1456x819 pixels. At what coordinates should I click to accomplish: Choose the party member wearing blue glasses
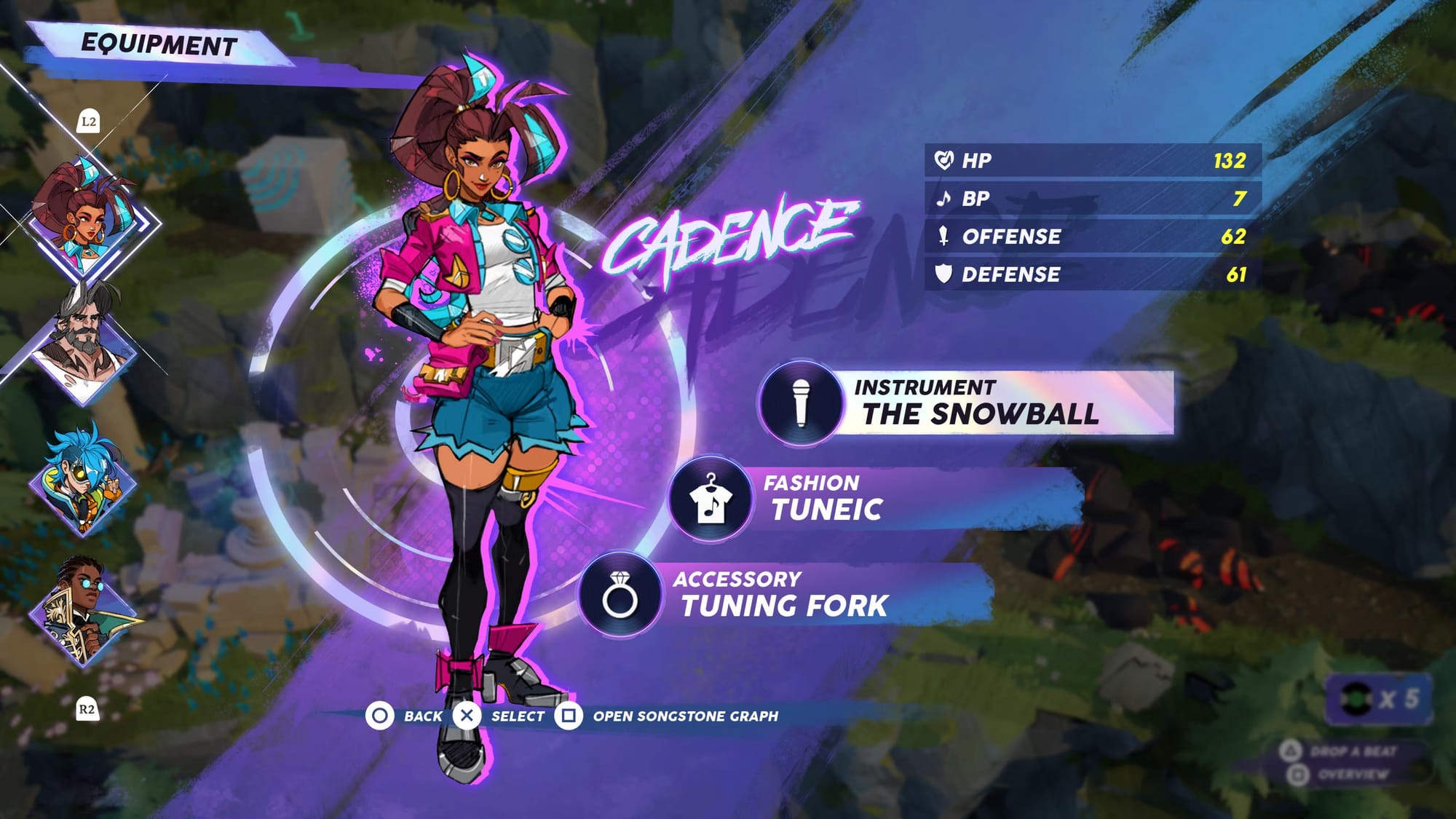point(84,610)
